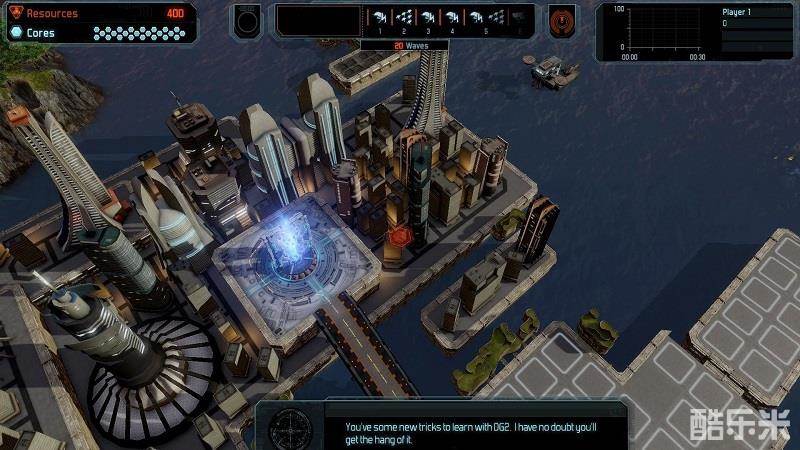Image resolution: width=800 pixels, height=450 pixels.
Task: Click the radar portrait beside the dialogue text
Action: tap(291, 428)
